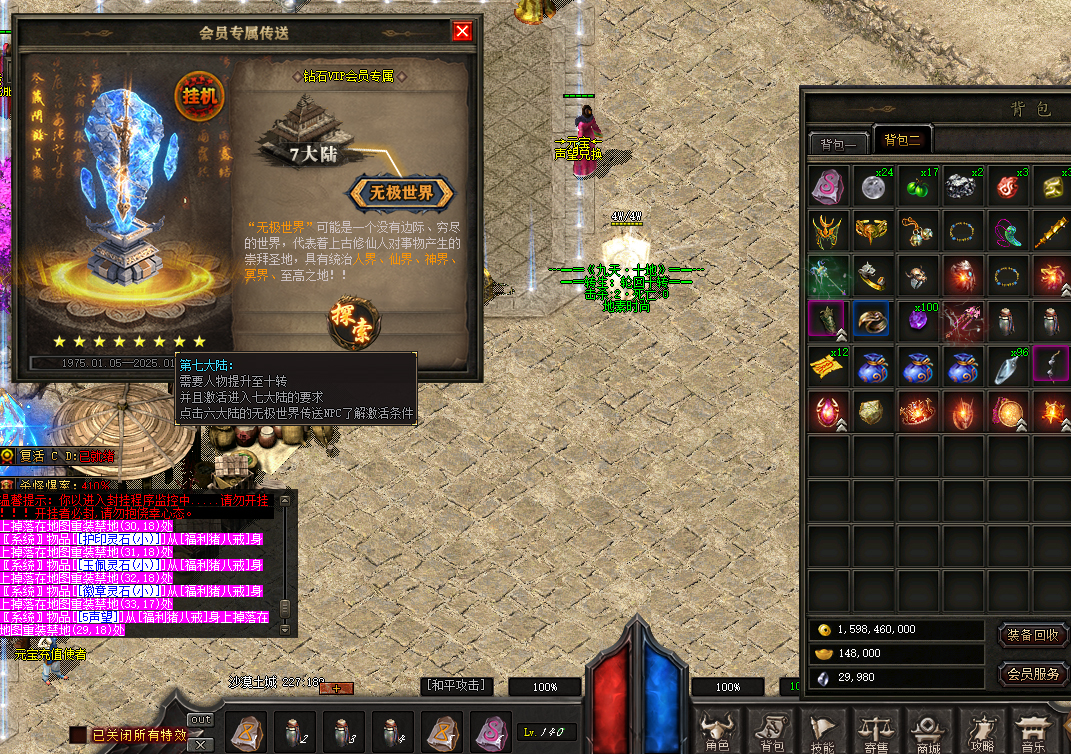Select the pink S rune stone in bag

pos(828,186)
